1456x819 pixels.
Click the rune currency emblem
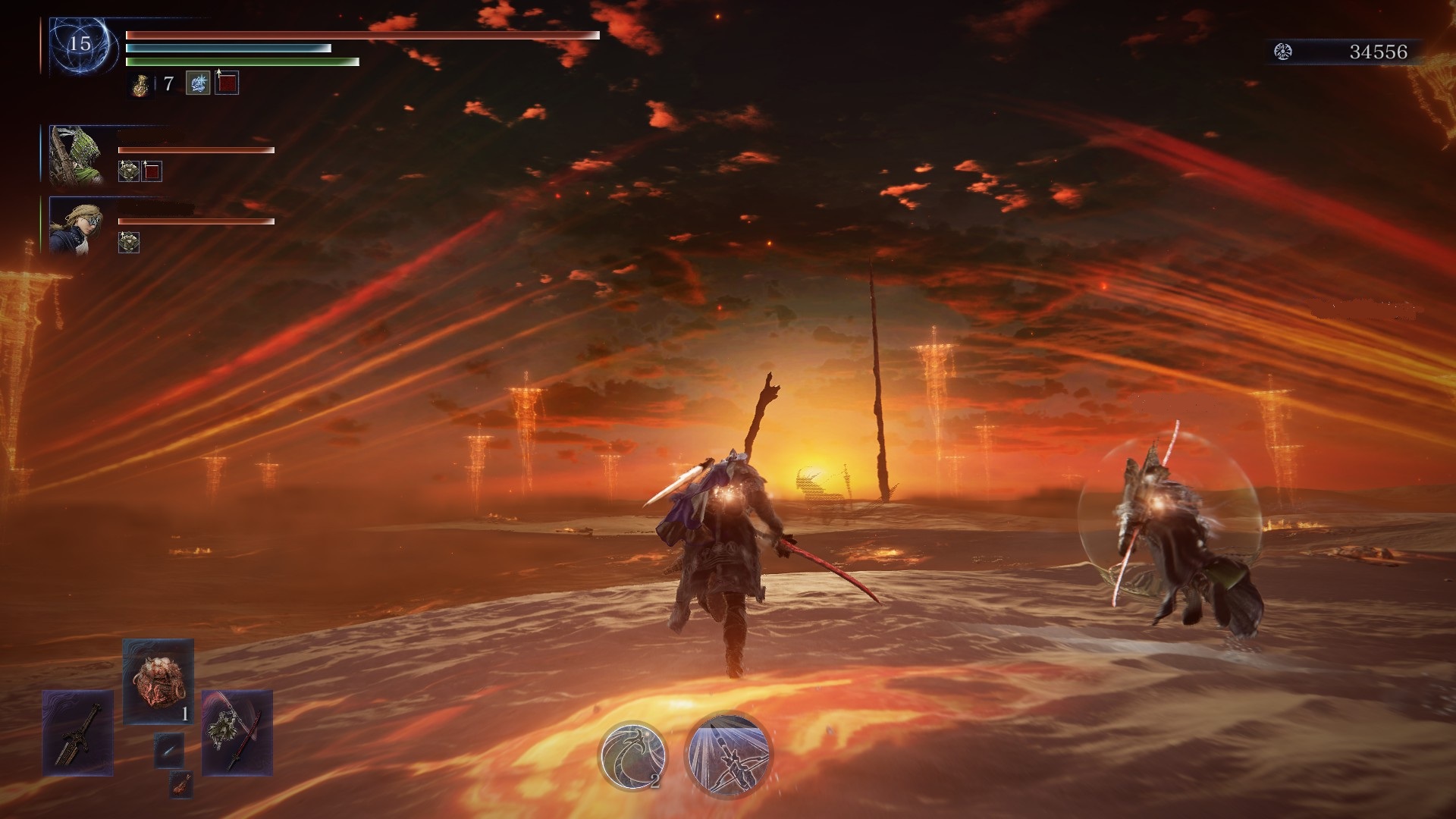(1283, 52)
